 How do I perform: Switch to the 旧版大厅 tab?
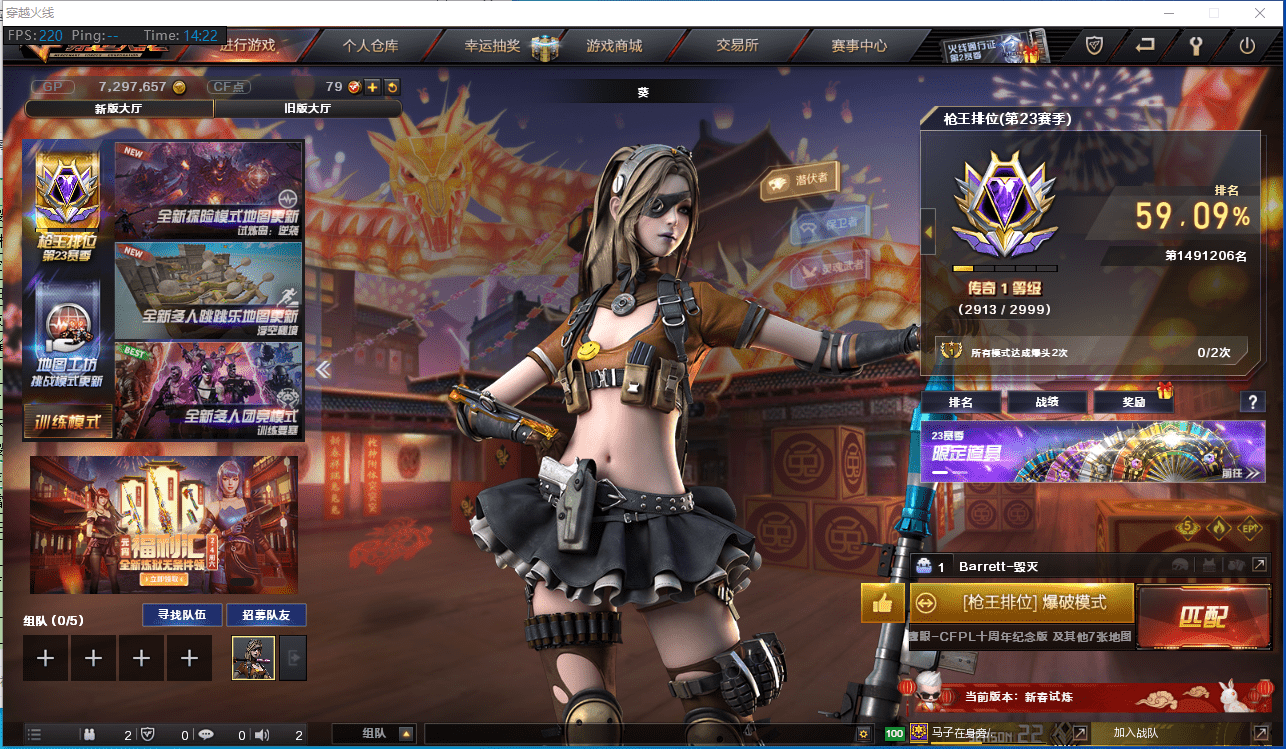[x=307, y=108]
